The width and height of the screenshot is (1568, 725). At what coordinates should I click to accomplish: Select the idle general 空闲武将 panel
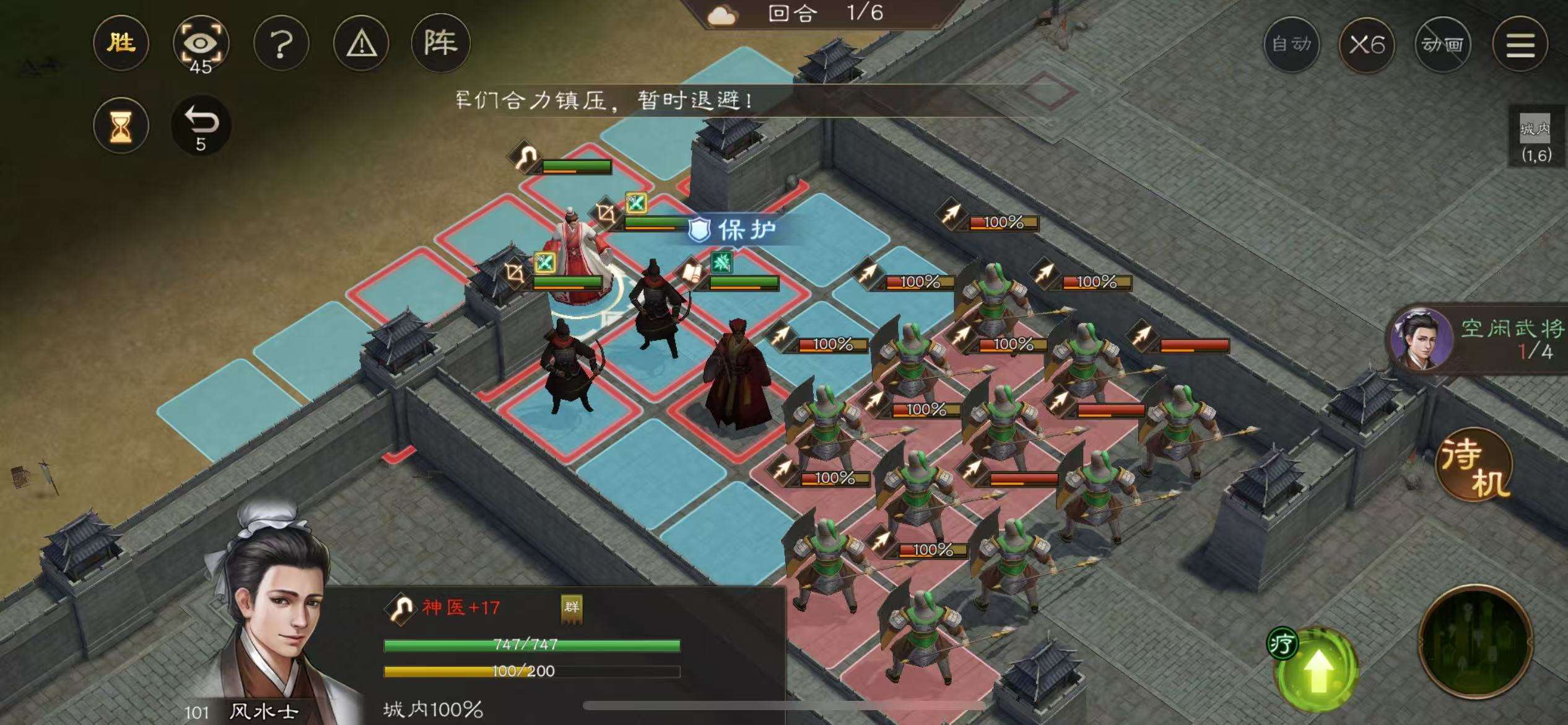point(1480,339)
